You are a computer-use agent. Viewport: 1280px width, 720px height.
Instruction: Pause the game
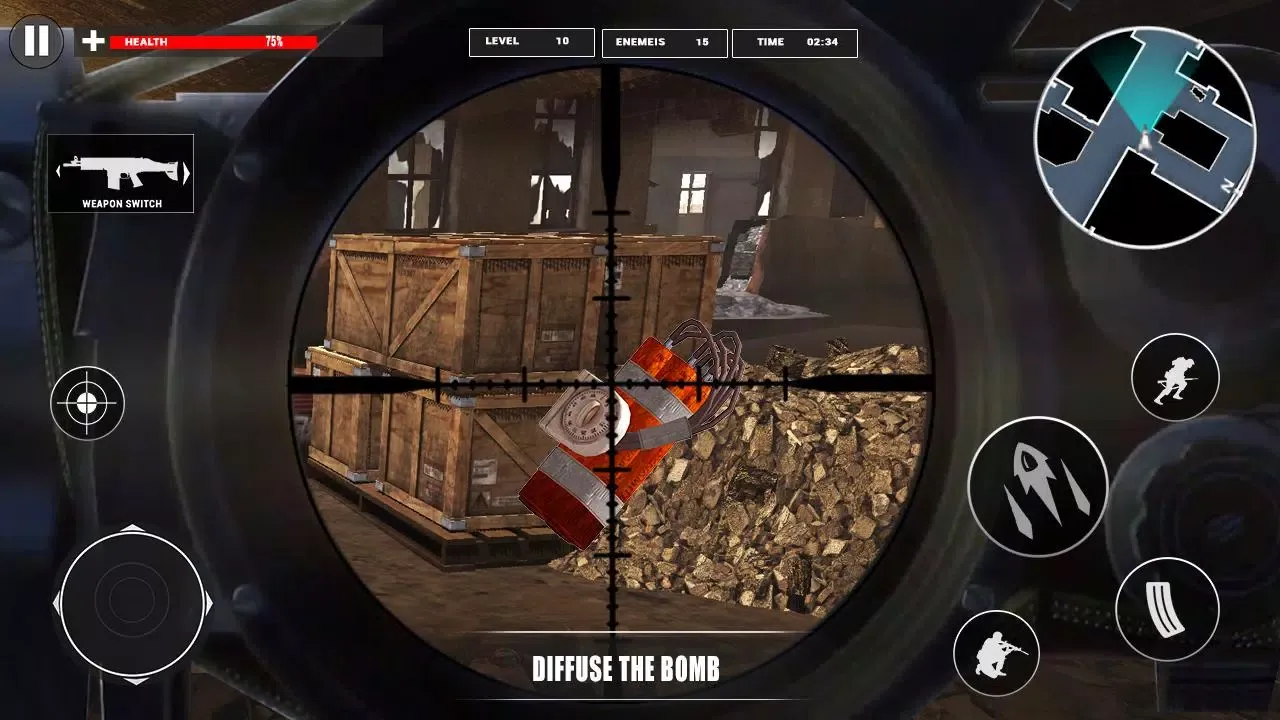pyautogui.click(x=36, y=41)
